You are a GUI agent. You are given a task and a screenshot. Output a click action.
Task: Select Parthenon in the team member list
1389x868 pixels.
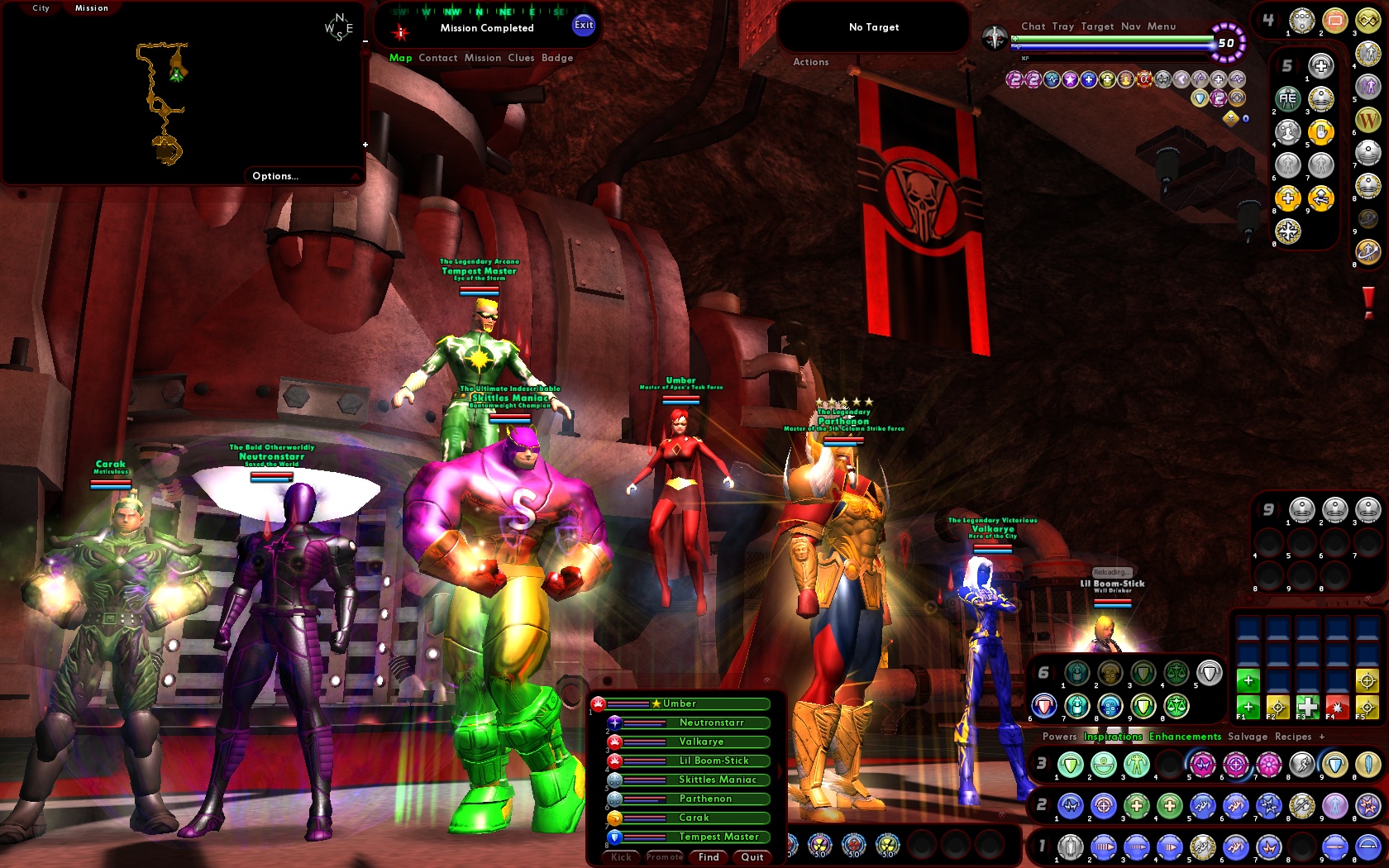coord(705,799)
